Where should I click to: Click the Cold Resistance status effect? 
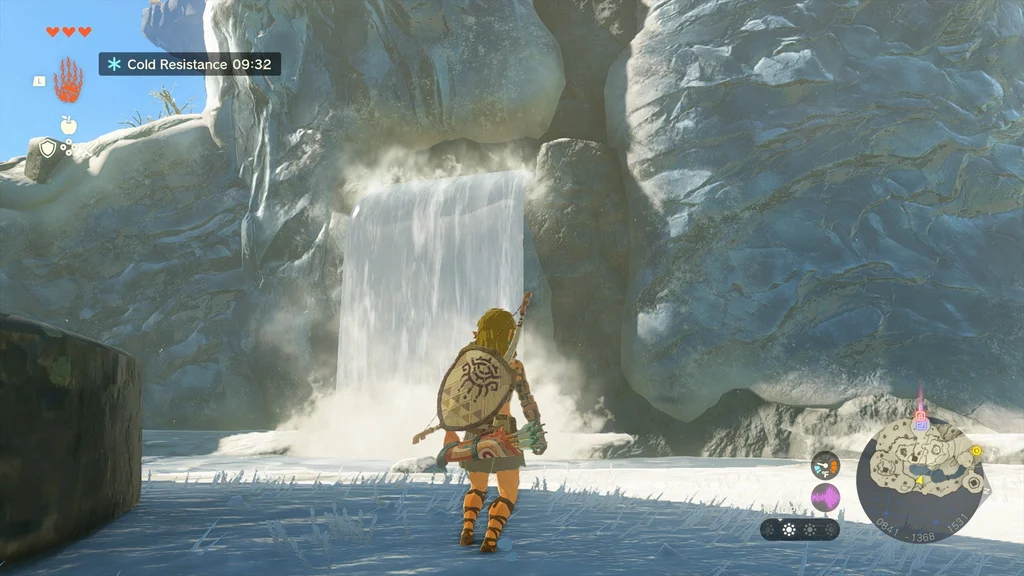pos(189,64)
